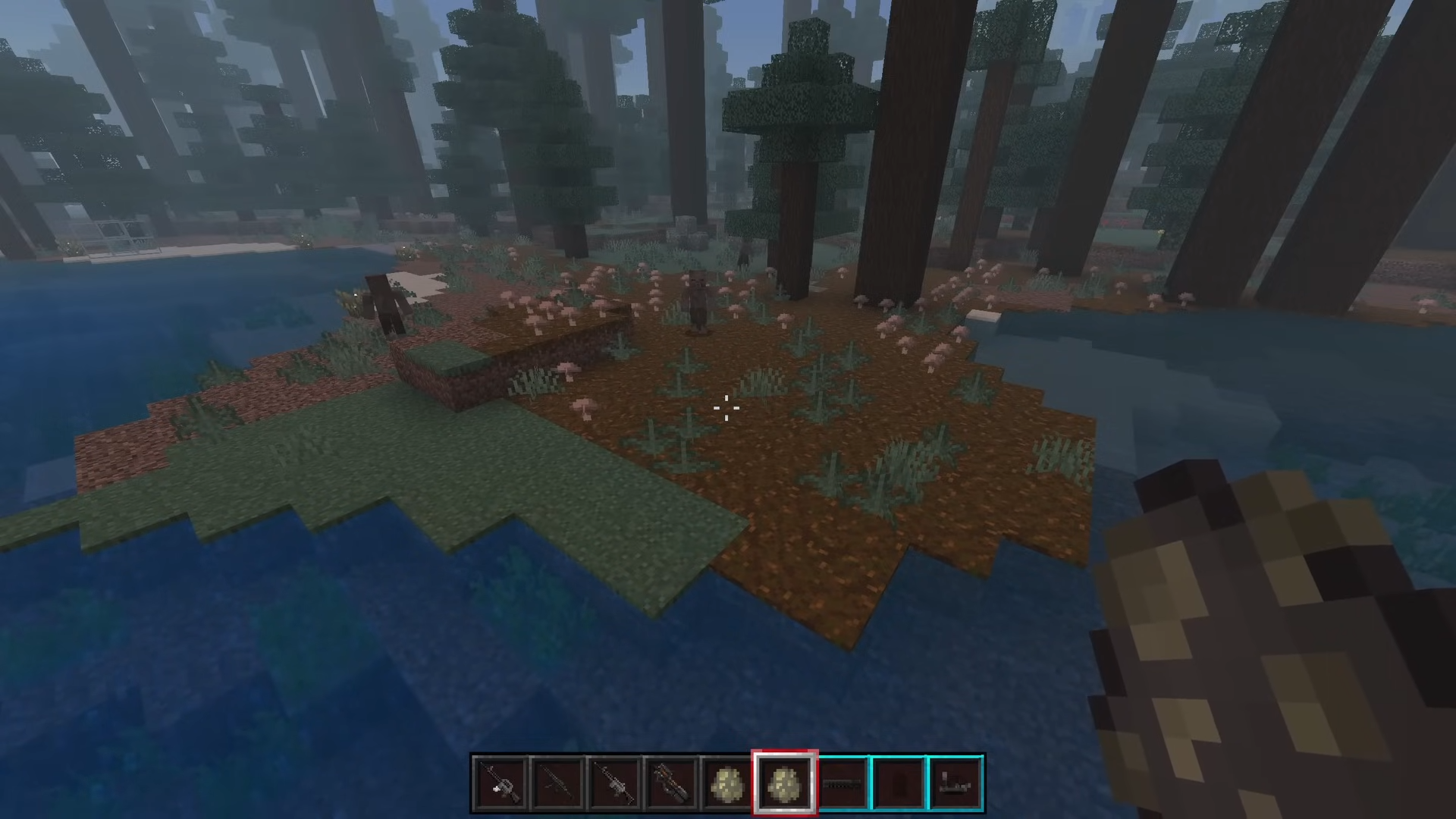Equip the assault rifle with the white grip
This screenshot has width=1456, height=819.
point(500,783)
